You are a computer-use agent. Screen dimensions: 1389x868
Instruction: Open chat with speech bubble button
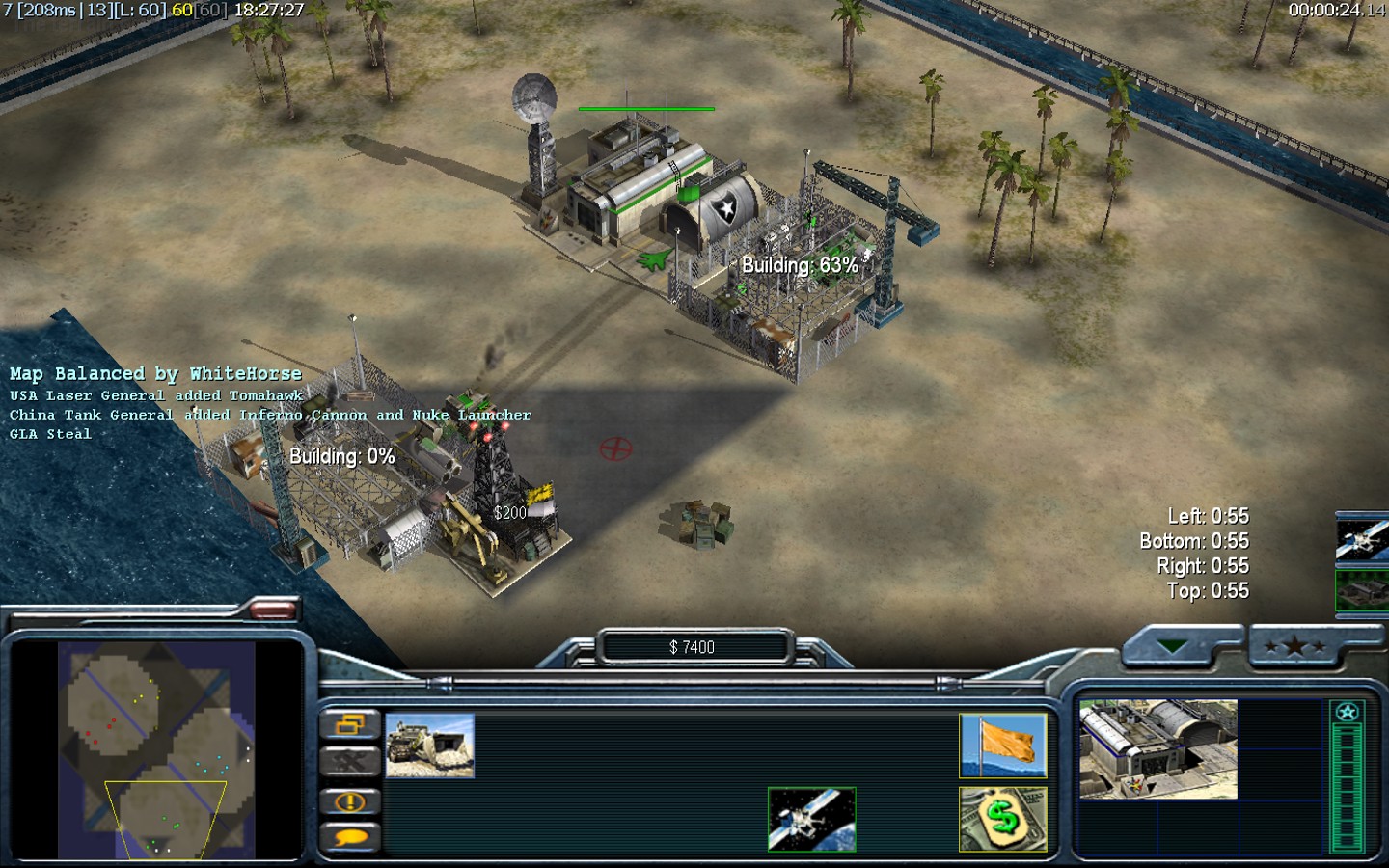(349, 837)
